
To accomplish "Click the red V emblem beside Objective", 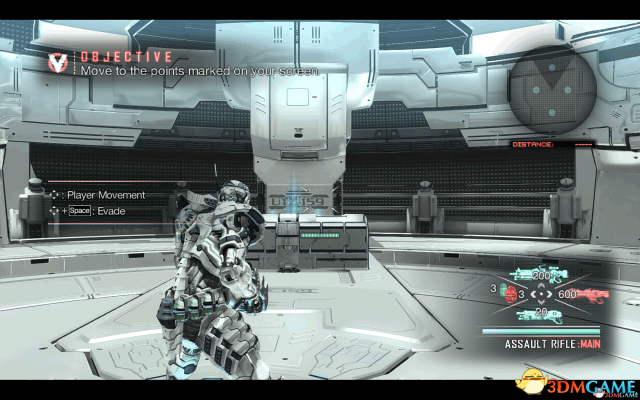I will pos(59,63).
